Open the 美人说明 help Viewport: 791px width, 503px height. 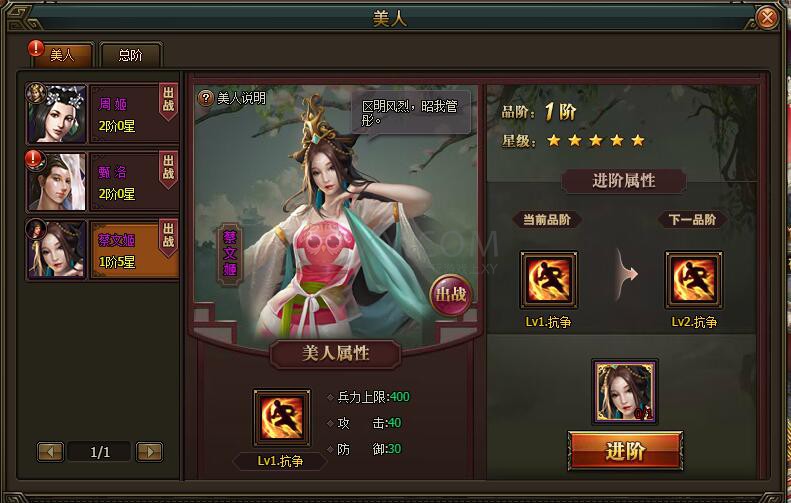[232, 98]
